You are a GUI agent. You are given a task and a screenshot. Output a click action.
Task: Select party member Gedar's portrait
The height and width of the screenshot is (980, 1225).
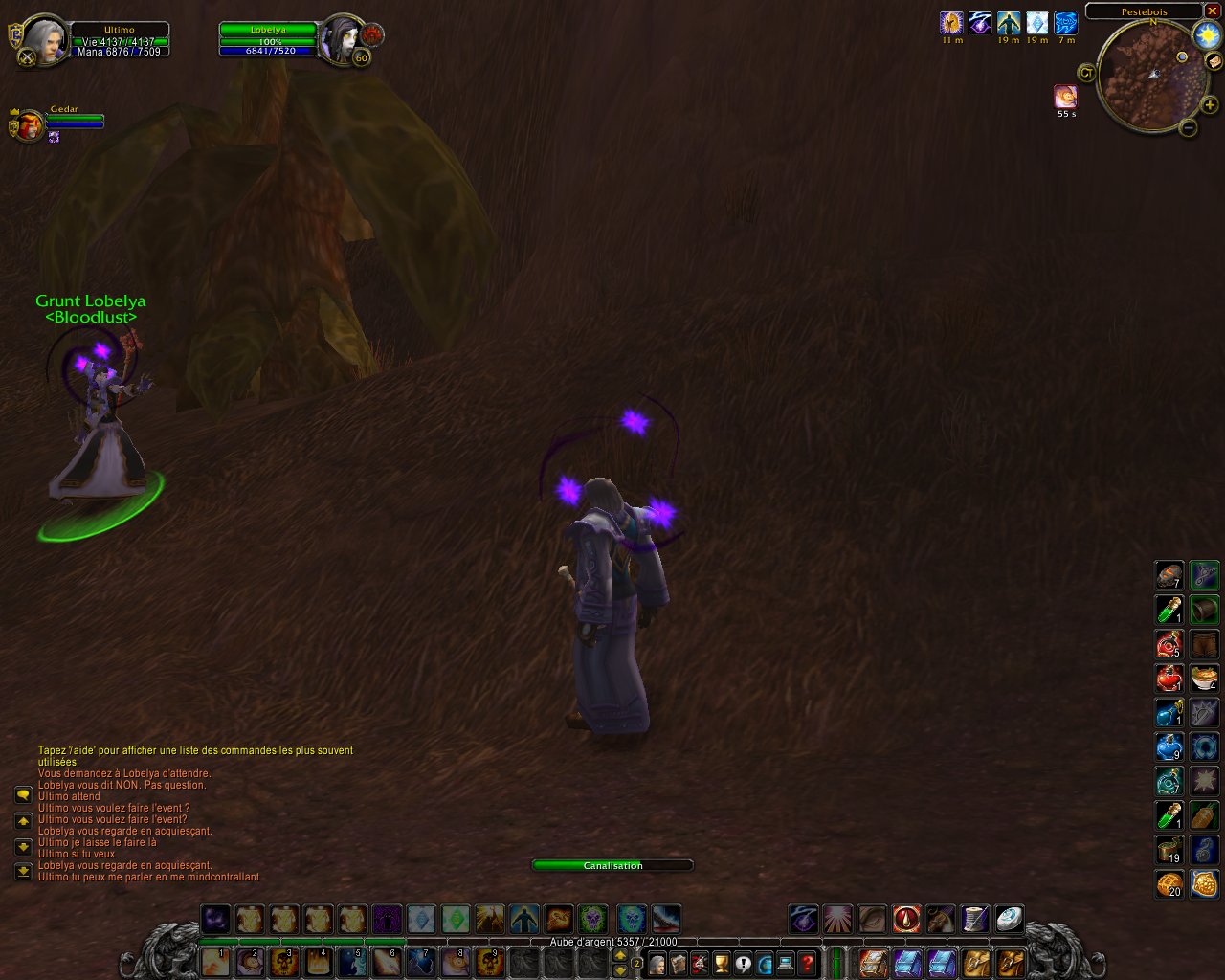pyautogui.click(x=29, y=125)
